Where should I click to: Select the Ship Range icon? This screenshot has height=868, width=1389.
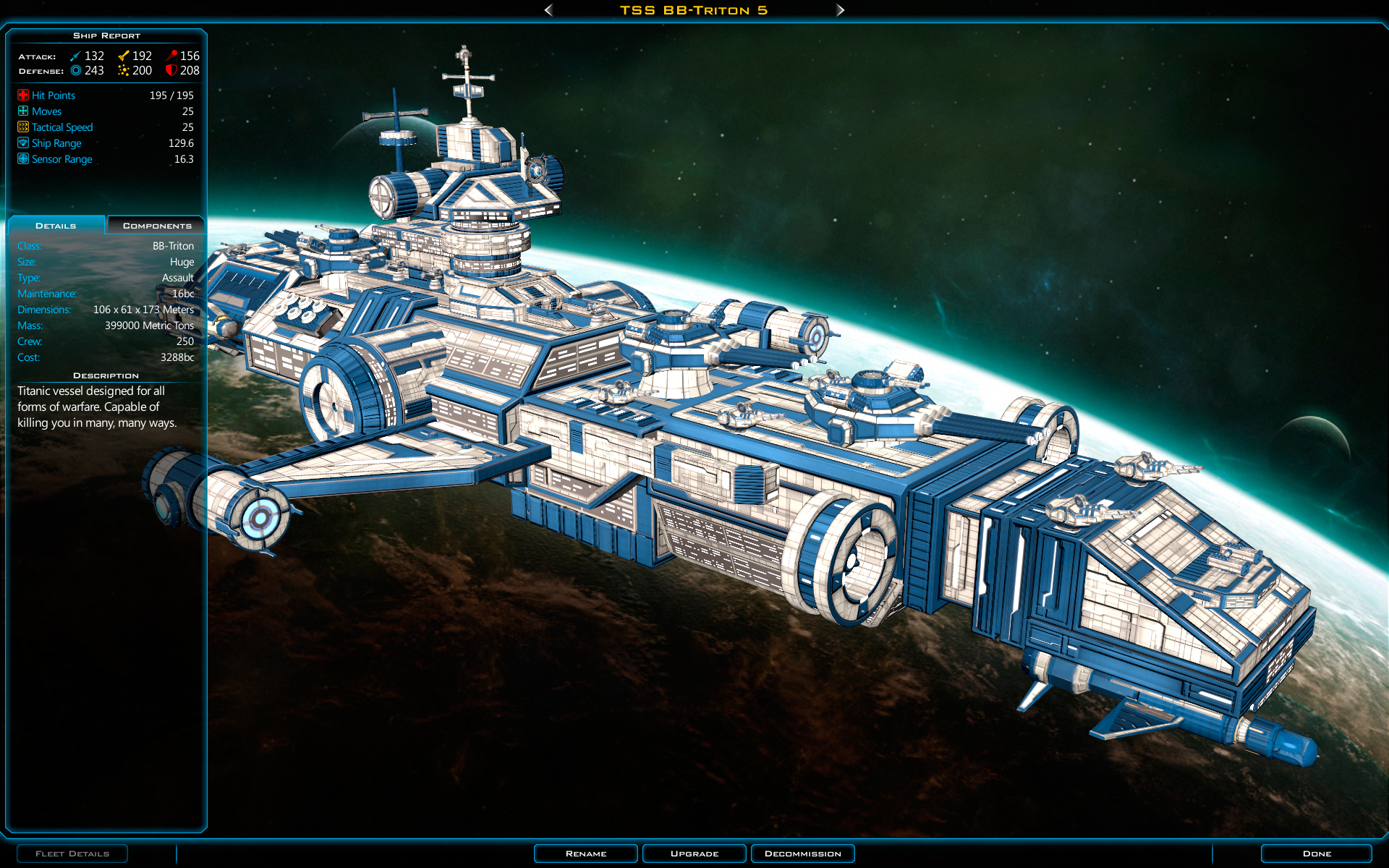[22, 142]
